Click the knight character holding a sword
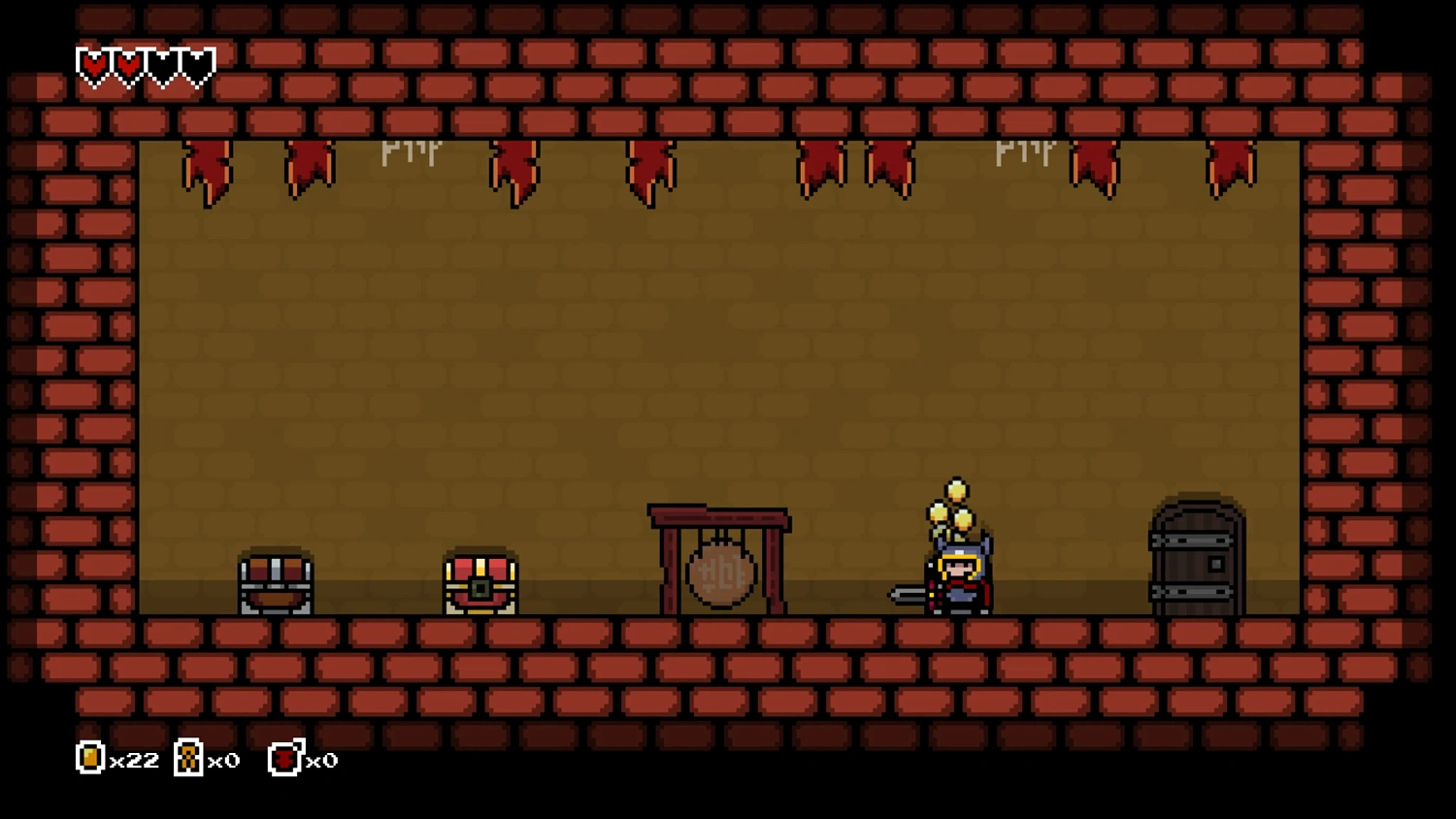This screenshot has width=1456, height=819. 959,574
